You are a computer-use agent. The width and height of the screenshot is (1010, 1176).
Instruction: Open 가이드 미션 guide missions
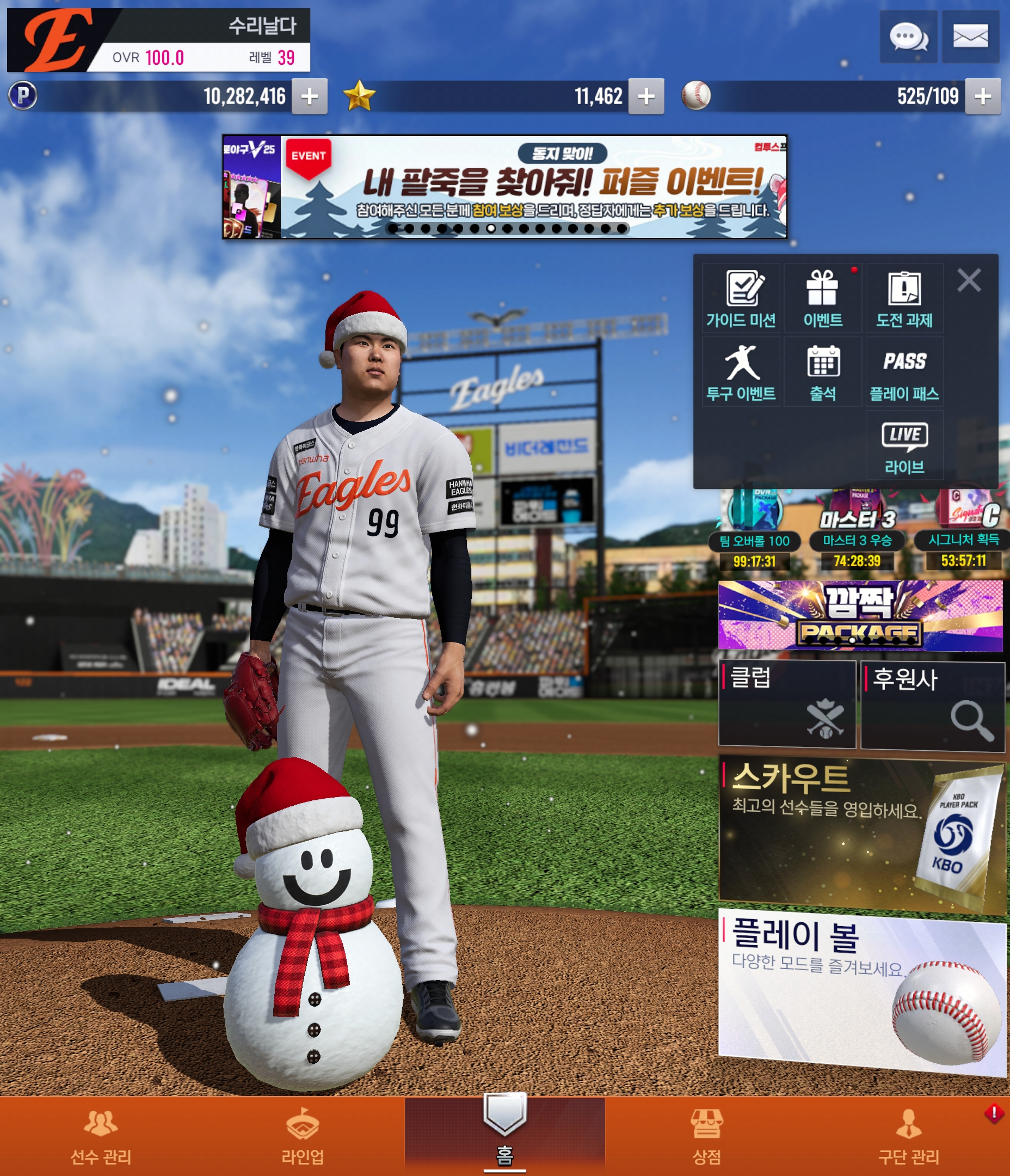741,298
